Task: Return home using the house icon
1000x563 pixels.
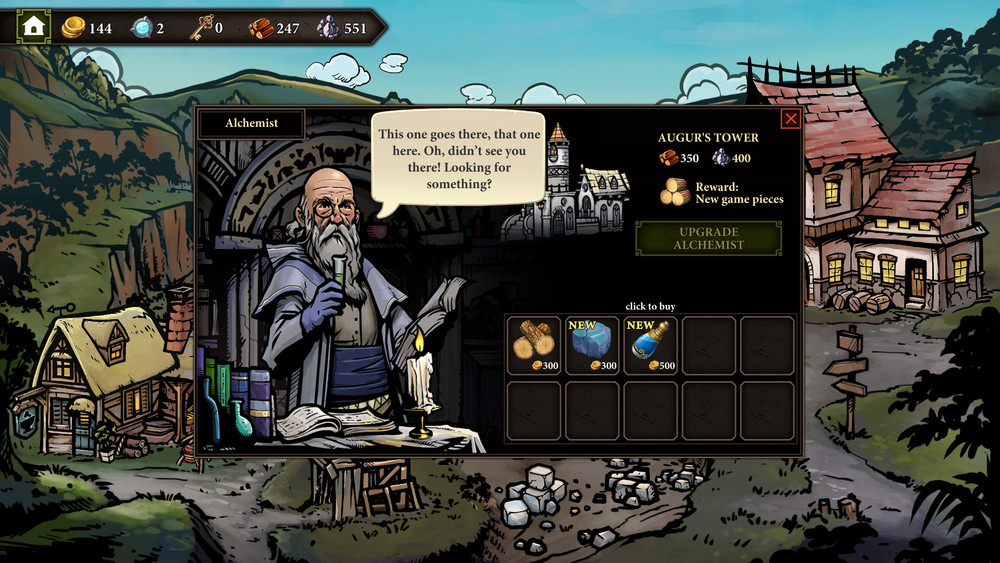Action: 34,27
